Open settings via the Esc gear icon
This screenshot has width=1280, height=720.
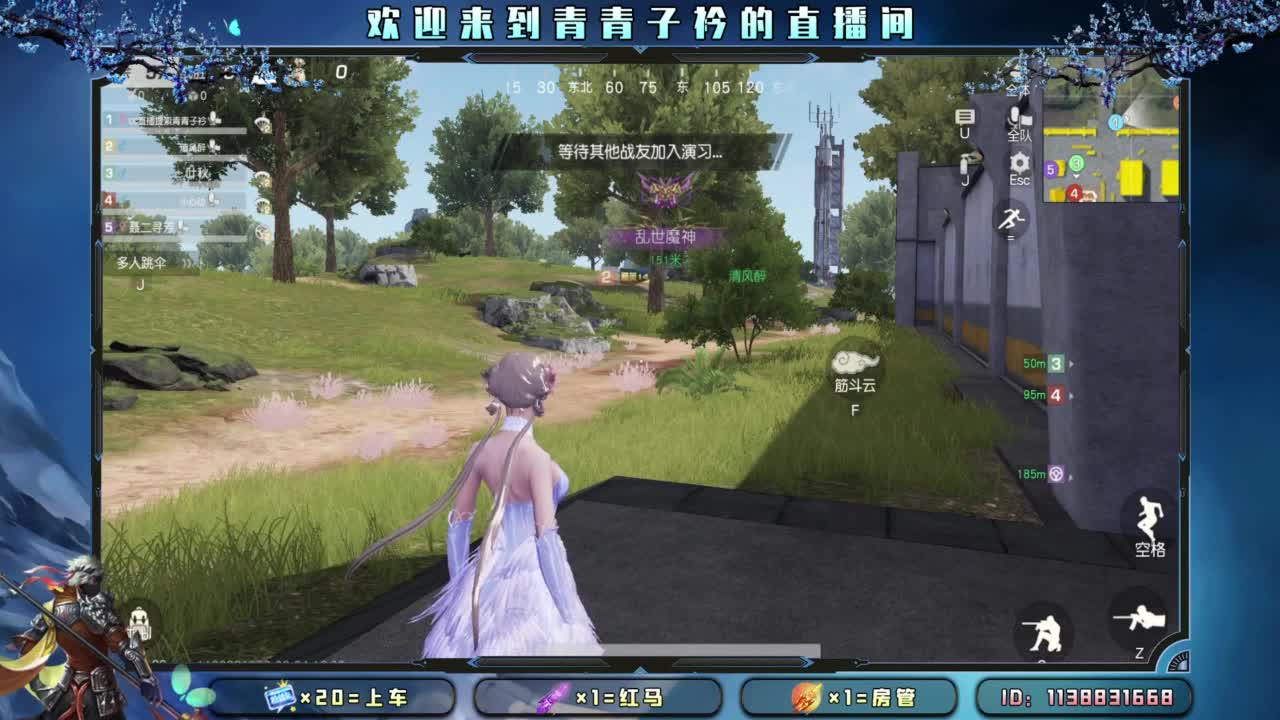point(1019,160)
